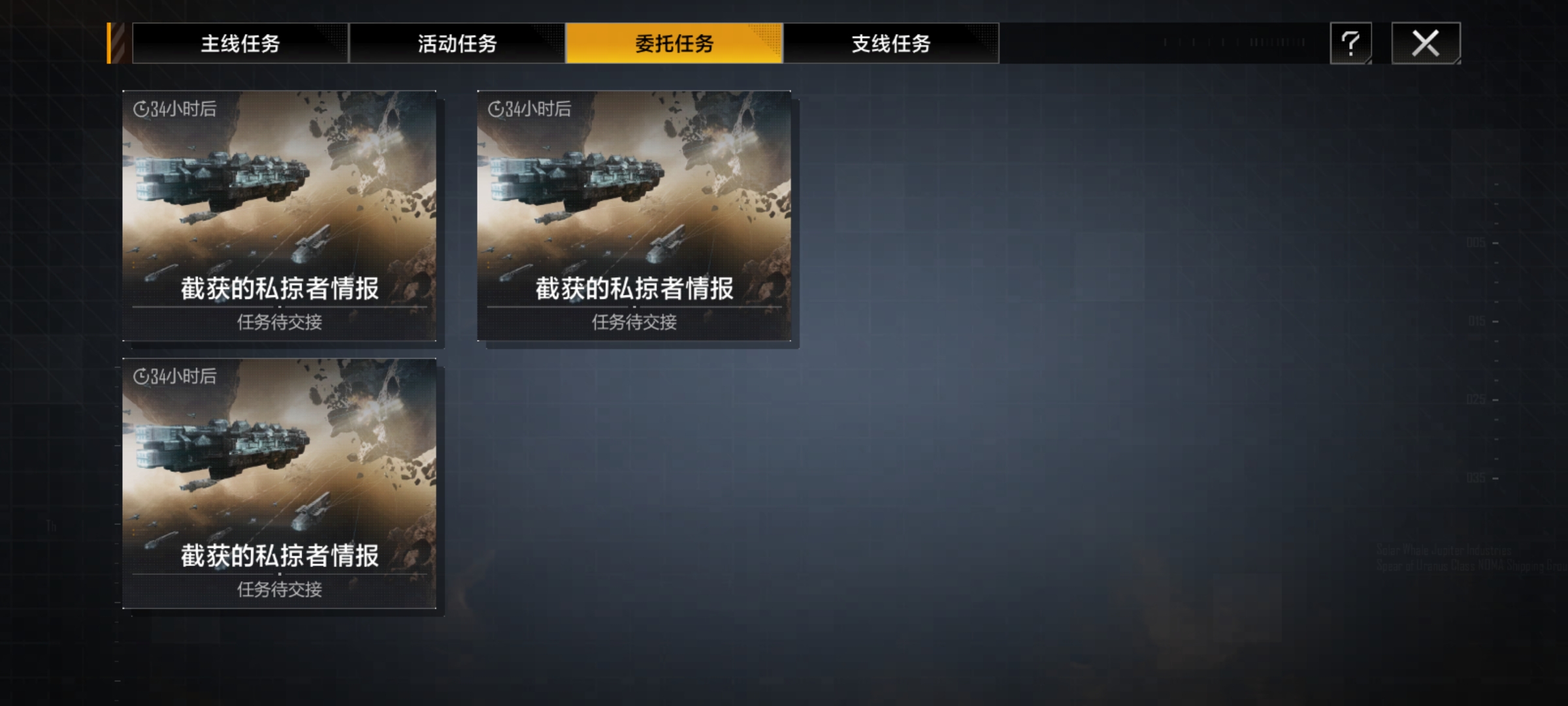
Task: Switch to the 主线任务 tab
Action: tap(240, 44)
